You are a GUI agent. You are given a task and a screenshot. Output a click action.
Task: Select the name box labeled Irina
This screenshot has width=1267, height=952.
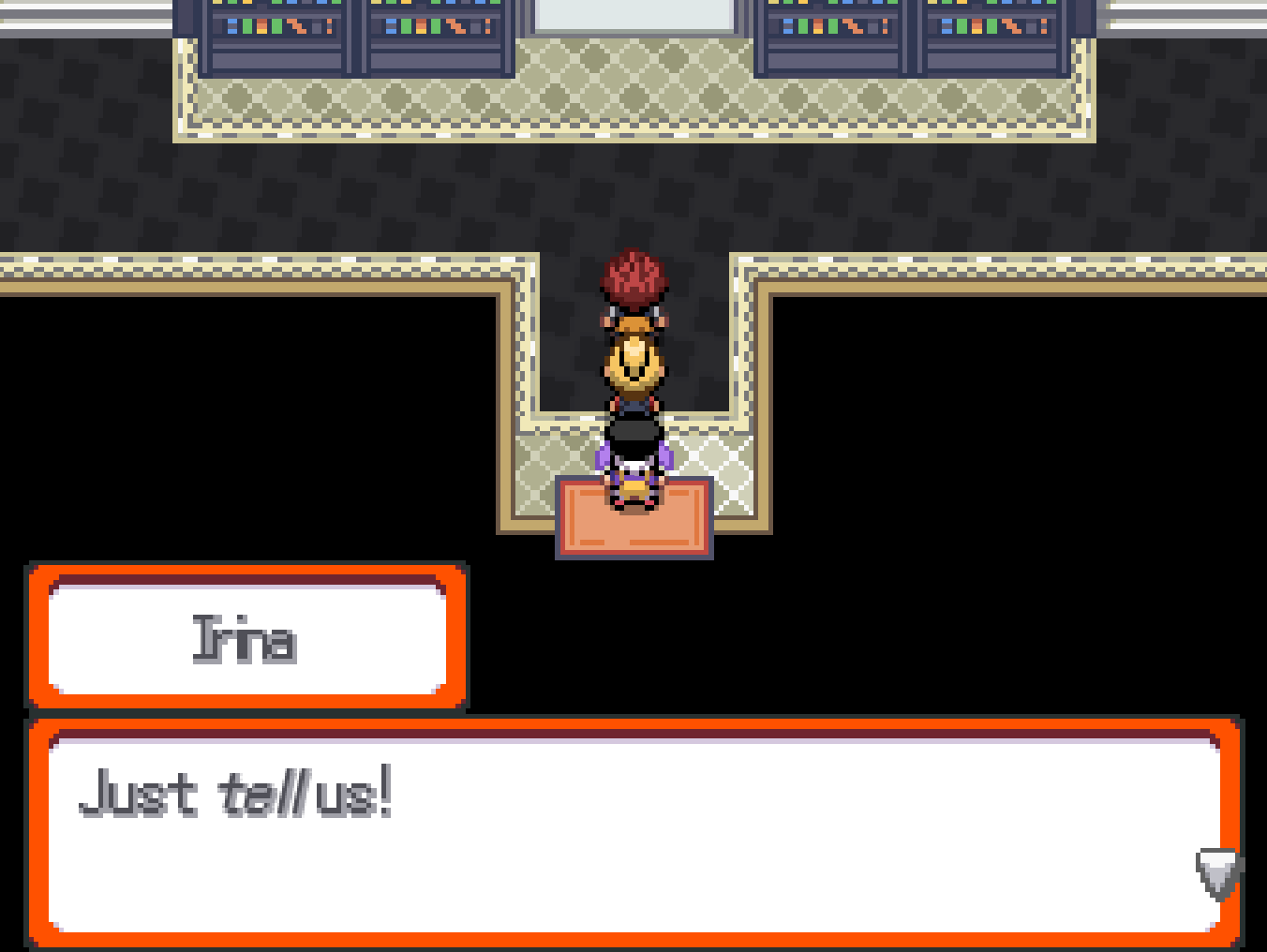pos(246,637)
